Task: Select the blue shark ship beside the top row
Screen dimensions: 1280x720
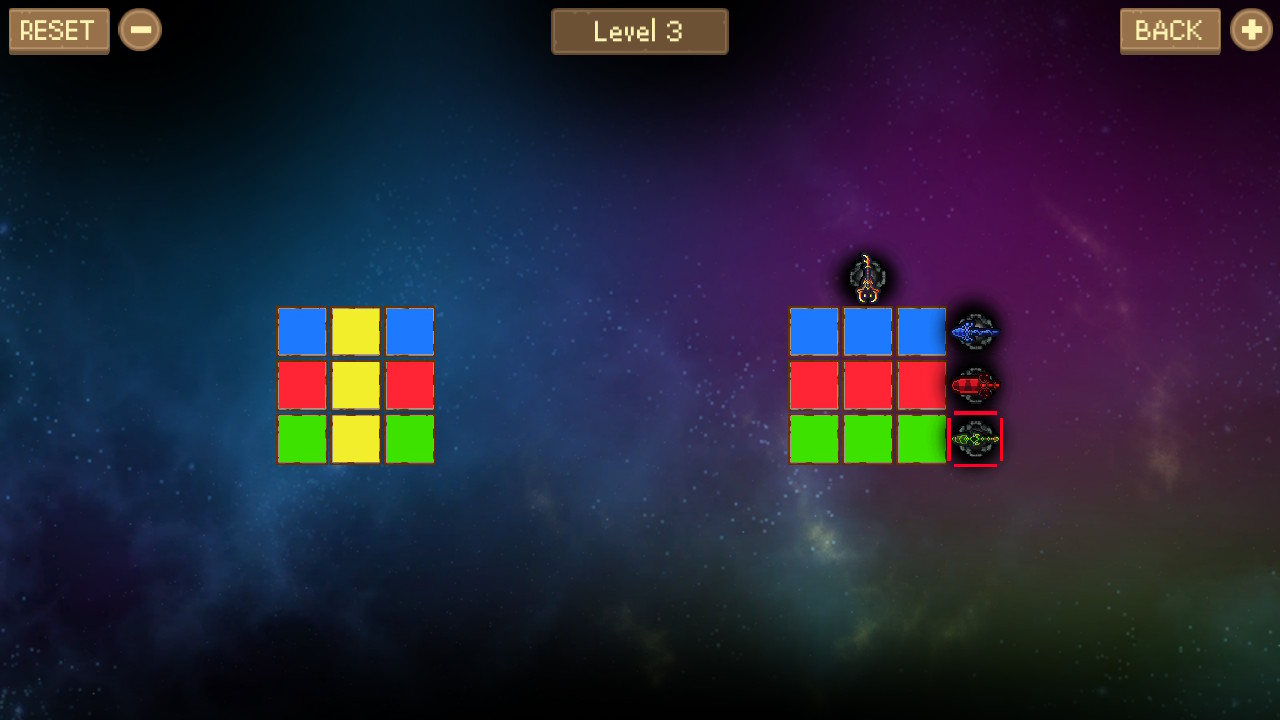Action: click(975, 330)
